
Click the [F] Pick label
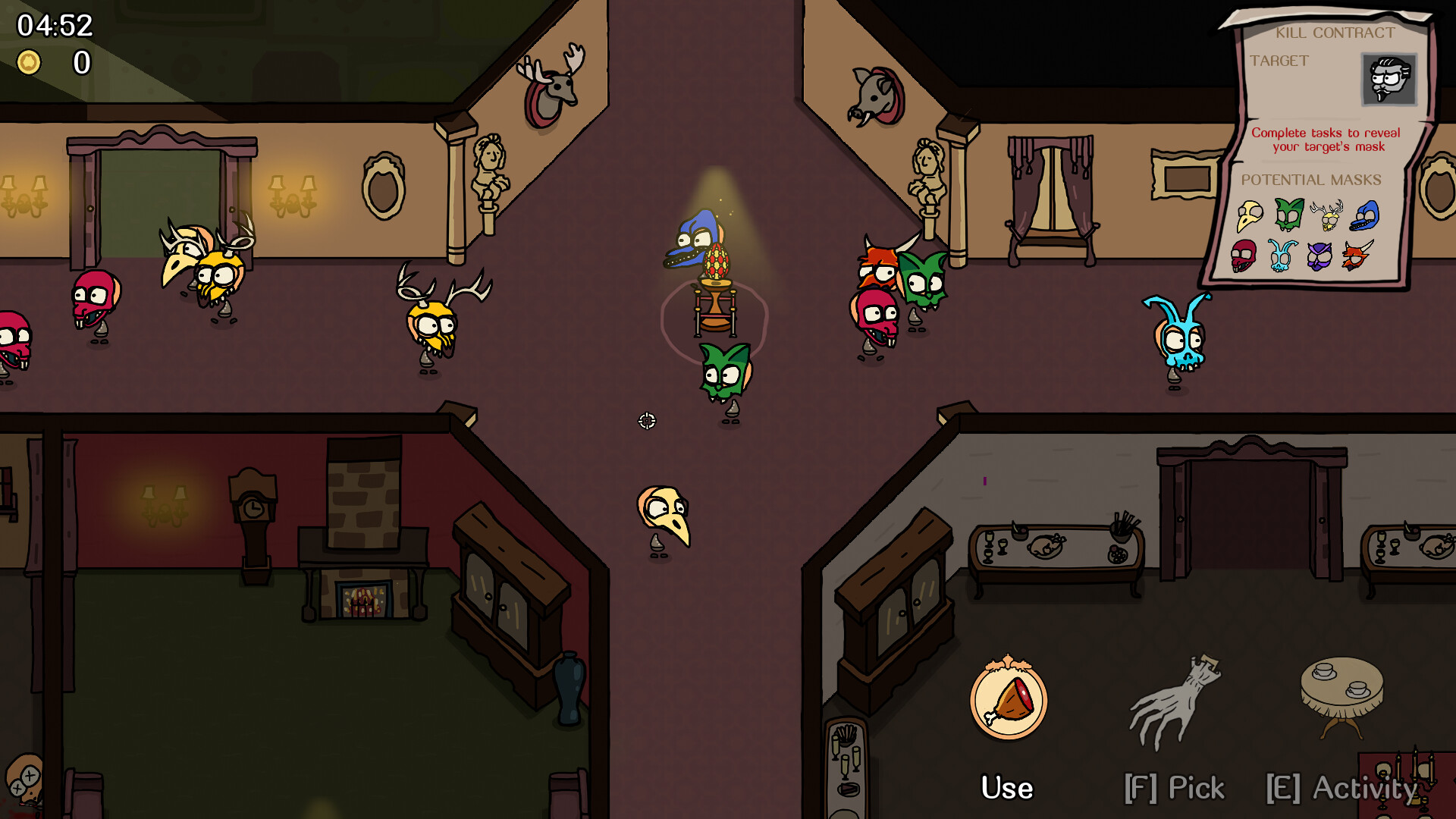(1176, 787)
